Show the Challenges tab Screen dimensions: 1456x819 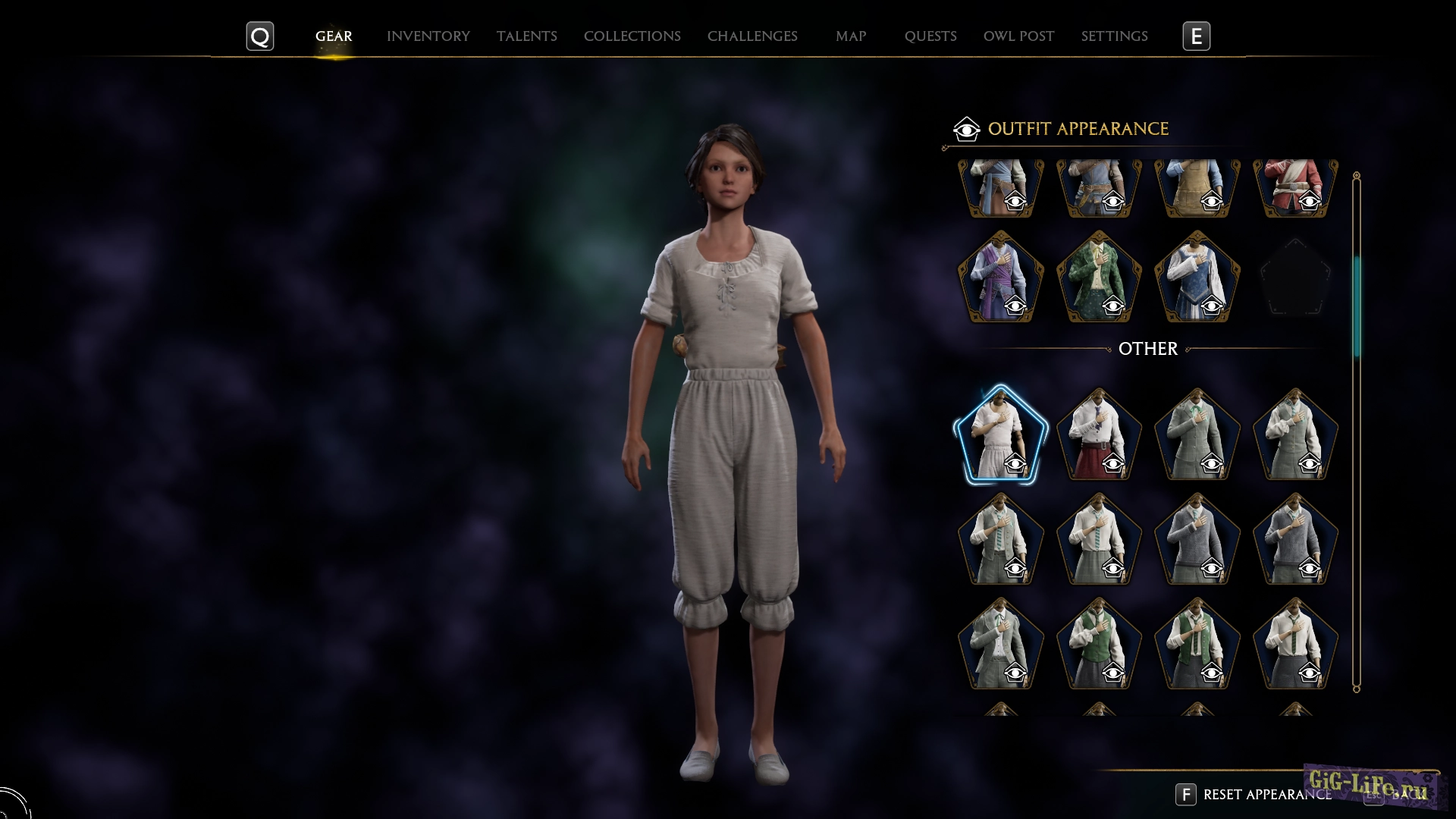752,36
